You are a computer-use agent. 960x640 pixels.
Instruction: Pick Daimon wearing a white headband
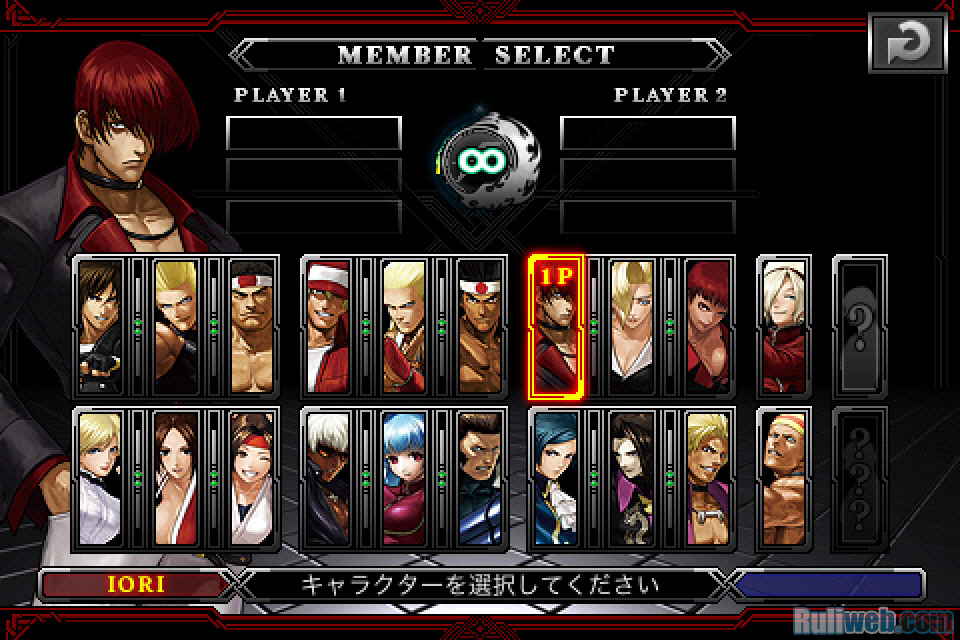click(x=252, y=325)
